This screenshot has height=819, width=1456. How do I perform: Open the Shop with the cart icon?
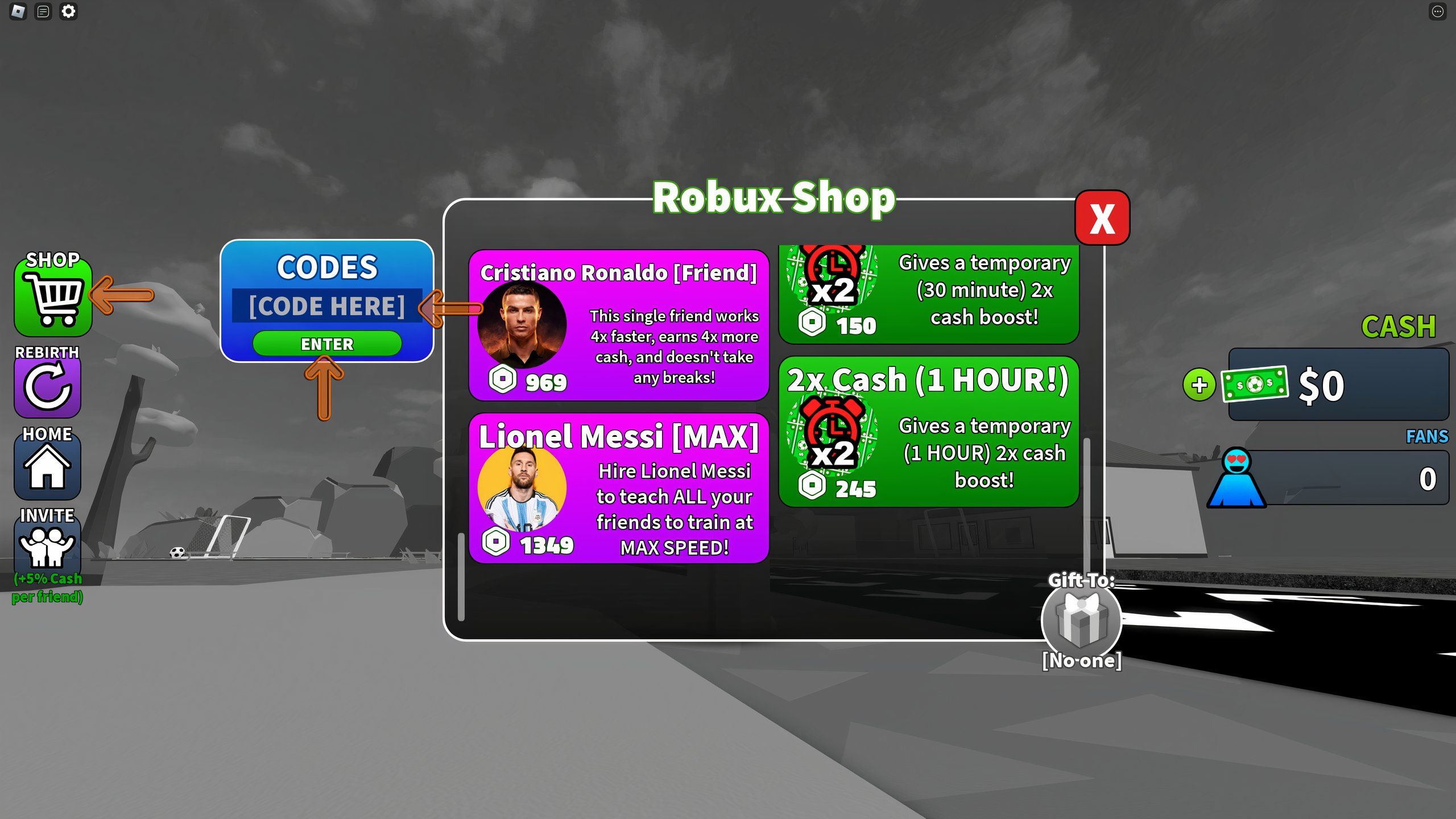[x=53, y=296]
